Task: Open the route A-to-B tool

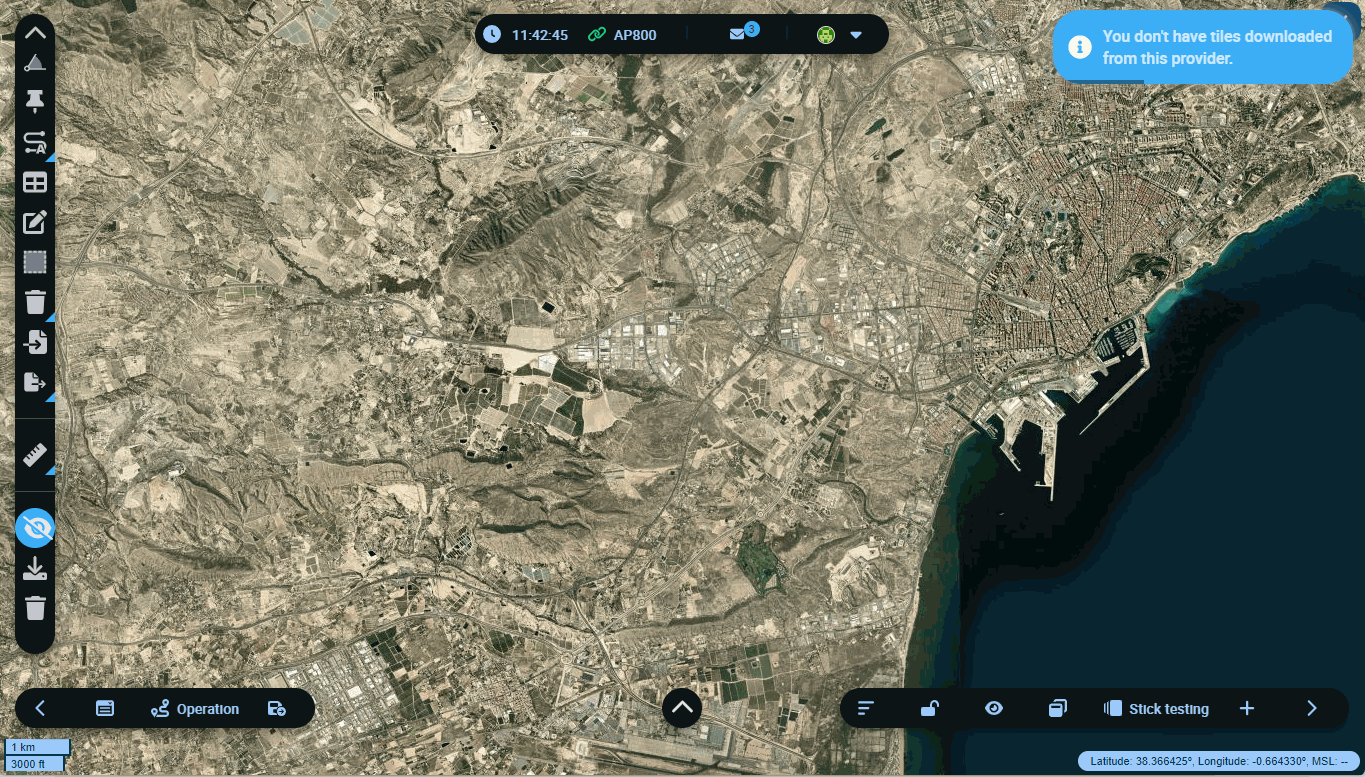Action: click(35, 142)
